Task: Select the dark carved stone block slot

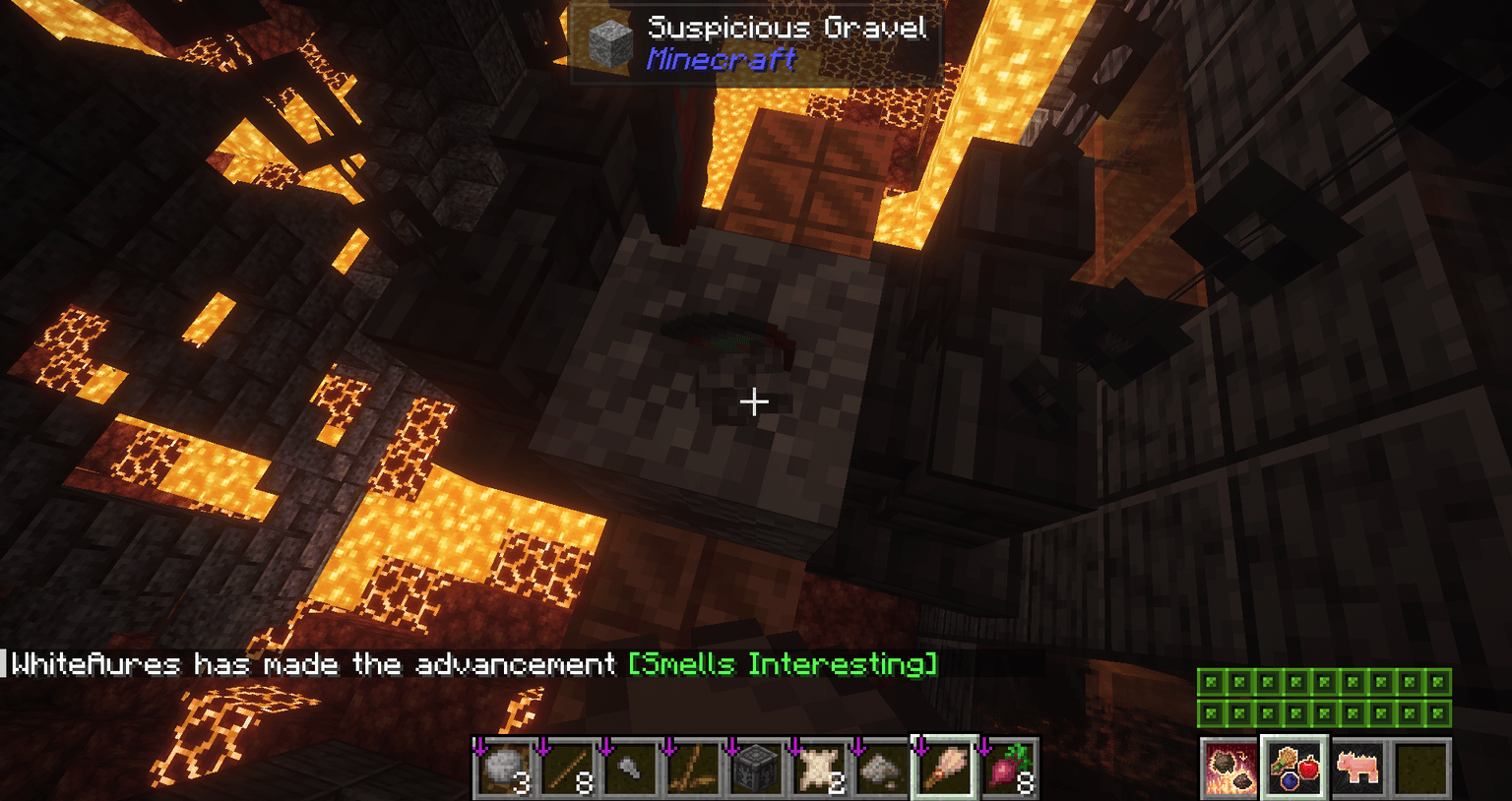Action: (756, 767)
